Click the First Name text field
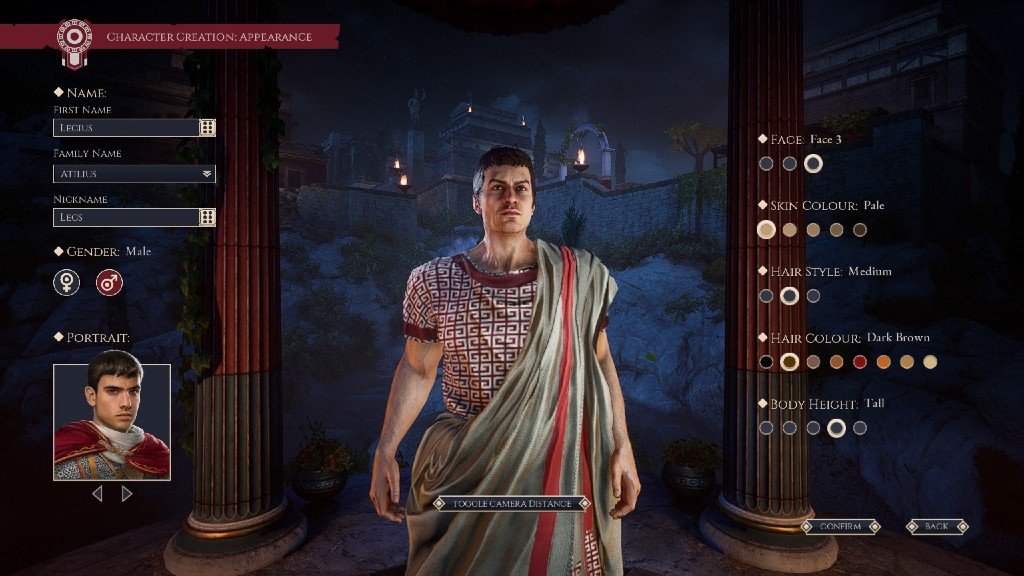Viewport: 1024px width, 576px height. pos(126,128)
